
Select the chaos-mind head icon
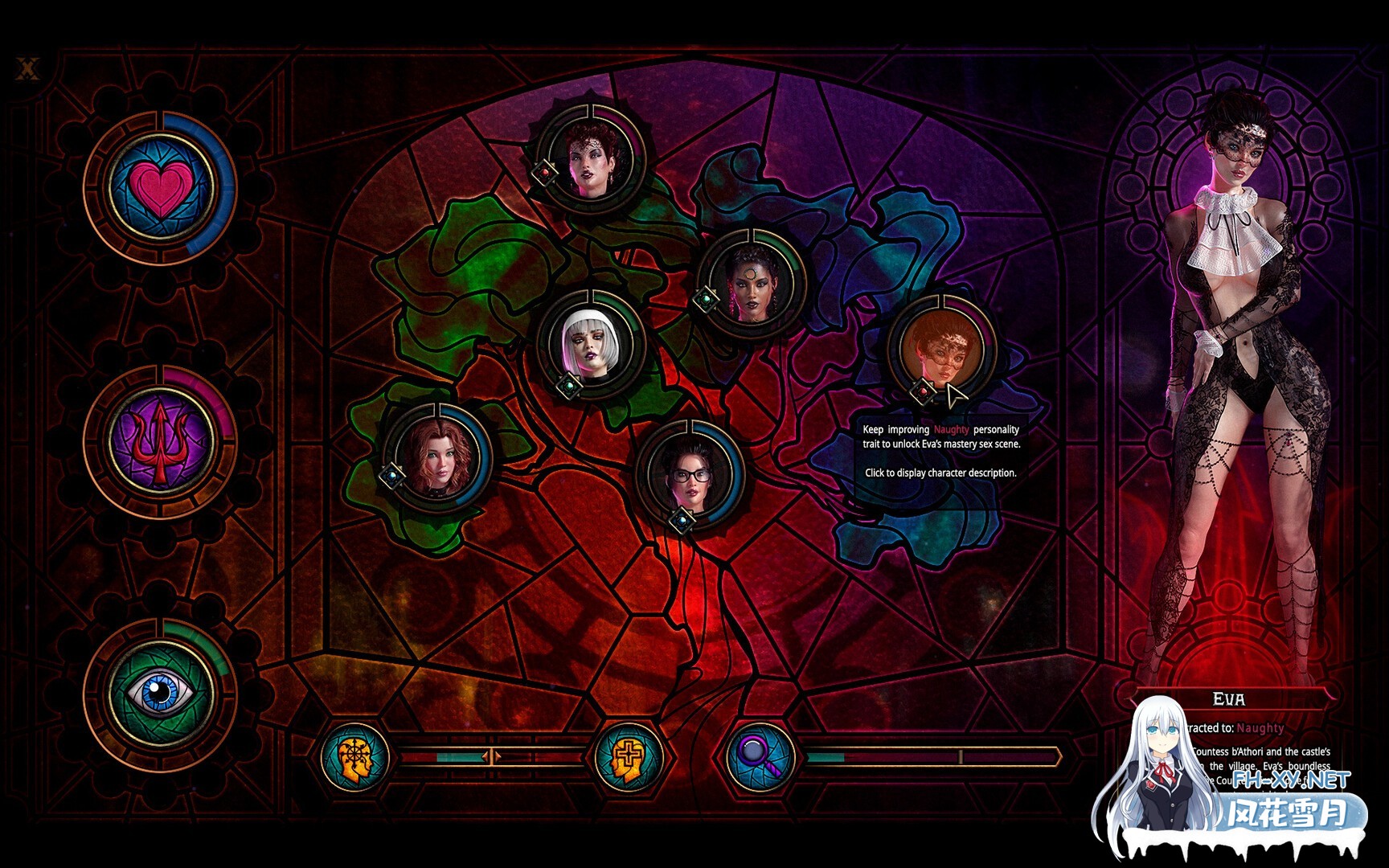[x=351, y=755]
